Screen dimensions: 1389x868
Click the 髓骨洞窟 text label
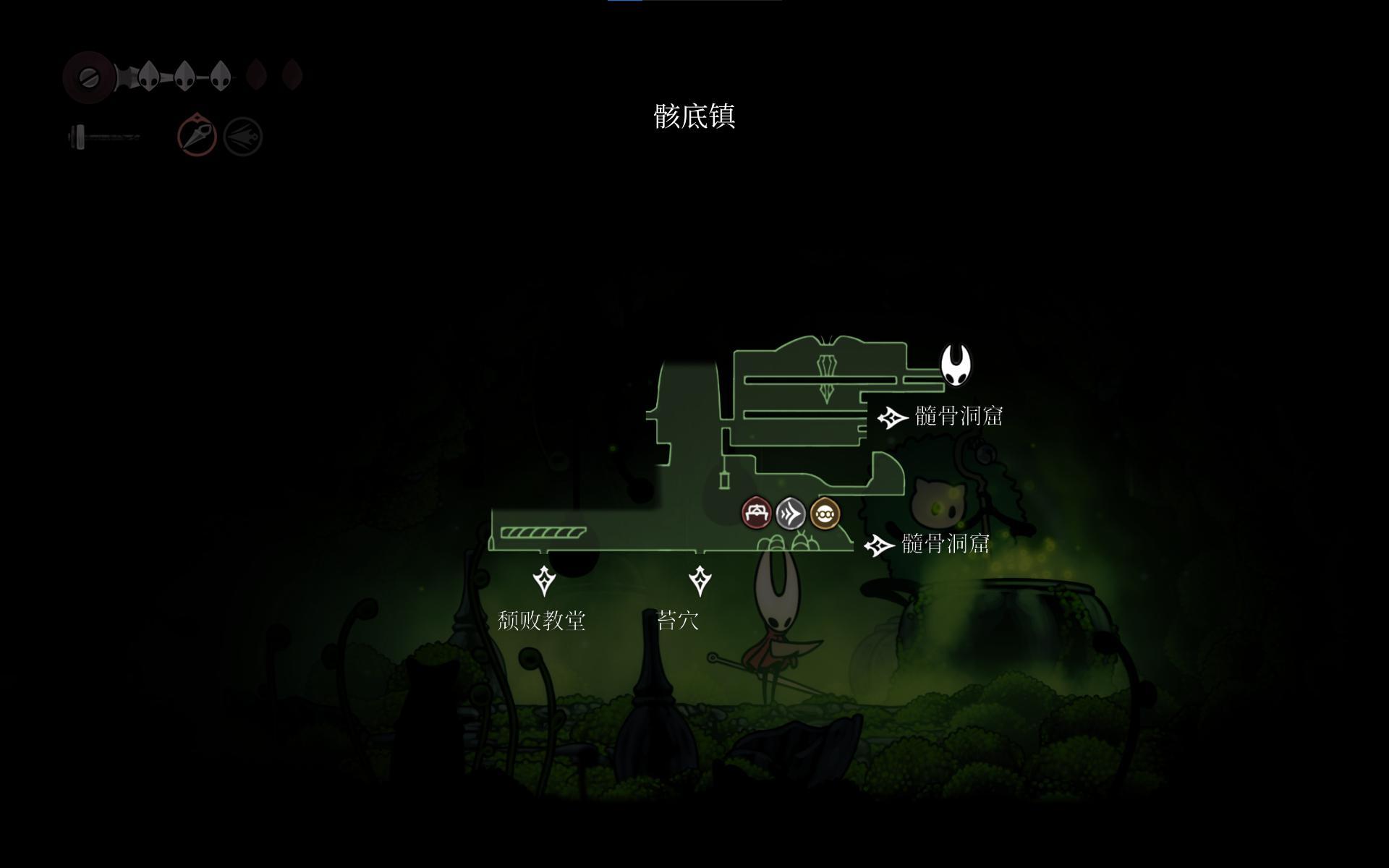[959, 417]
